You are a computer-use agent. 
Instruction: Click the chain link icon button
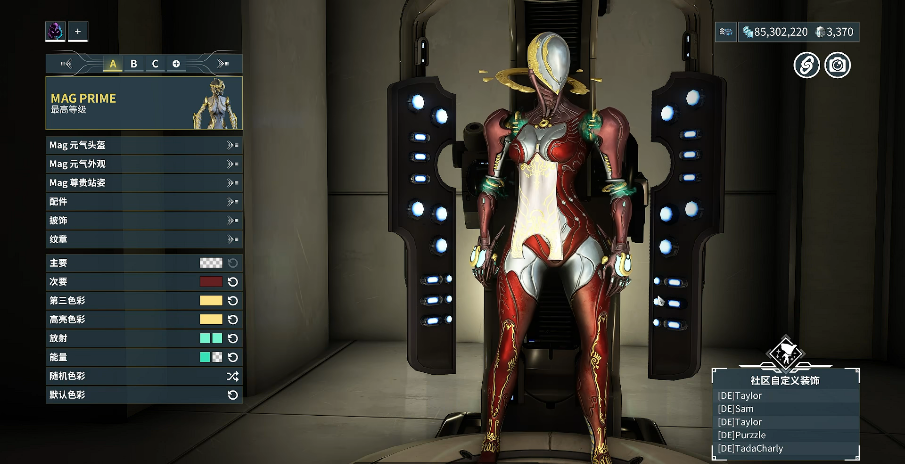(807, 66)
